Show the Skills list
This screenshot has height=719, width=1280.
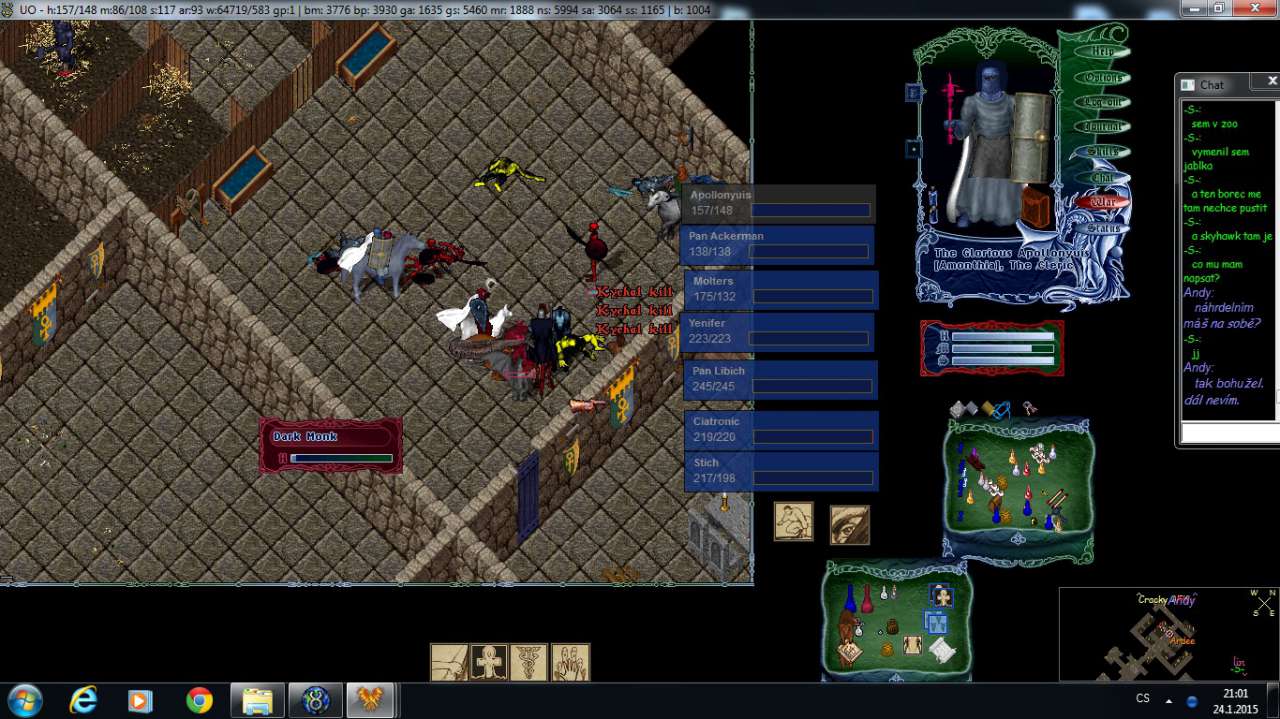click(1103, 152)
